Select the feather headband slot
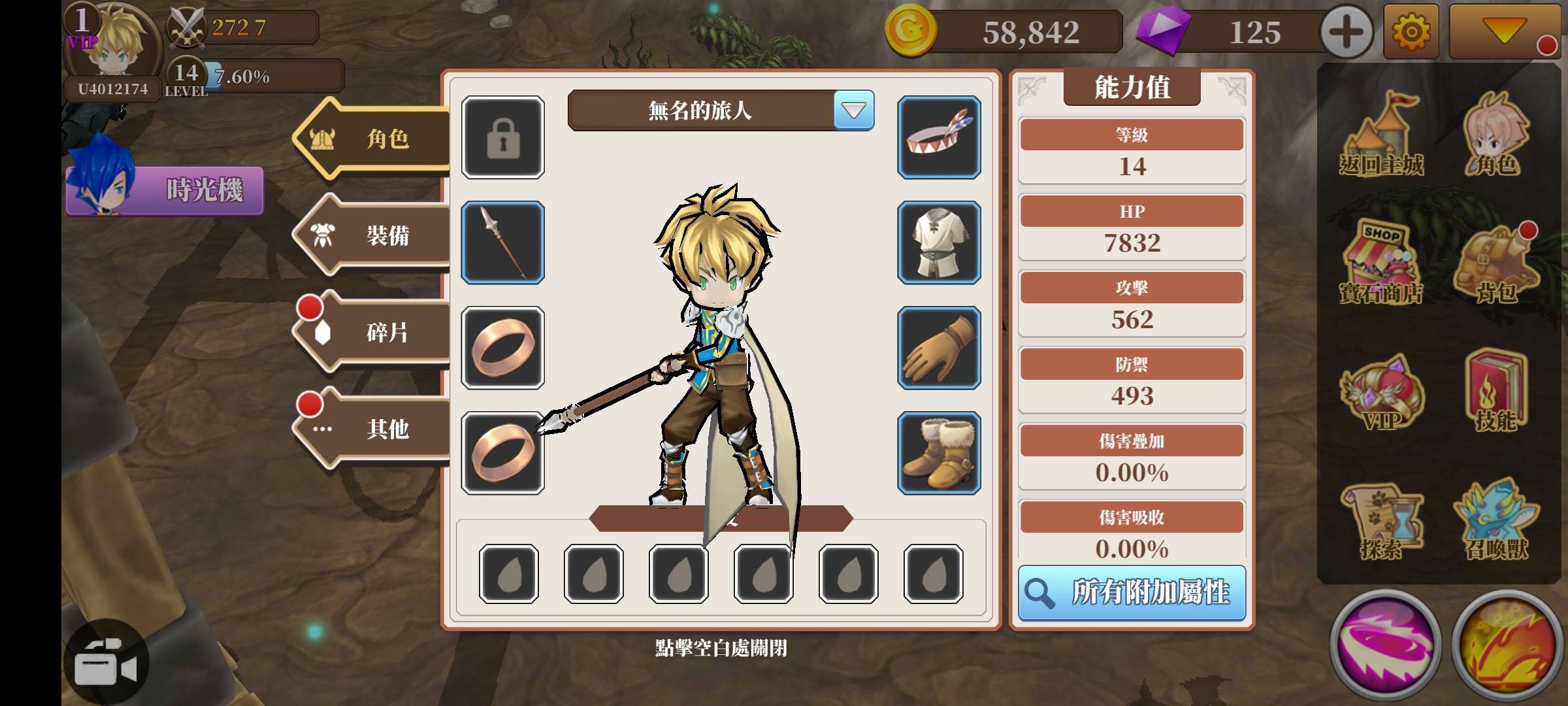This screenshot has height=706, width=1568. coord(939,137)
